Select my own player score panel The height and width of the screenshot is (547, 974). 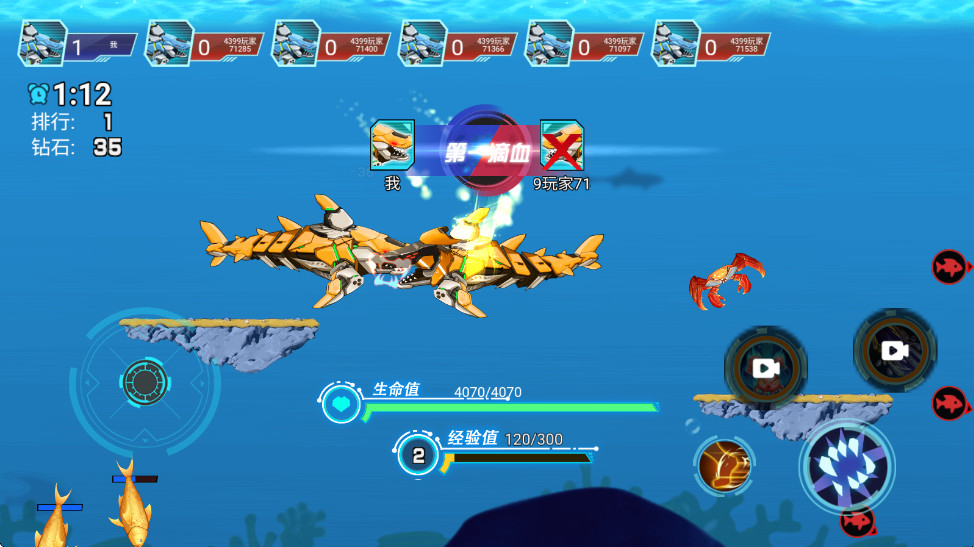(78, 45)
